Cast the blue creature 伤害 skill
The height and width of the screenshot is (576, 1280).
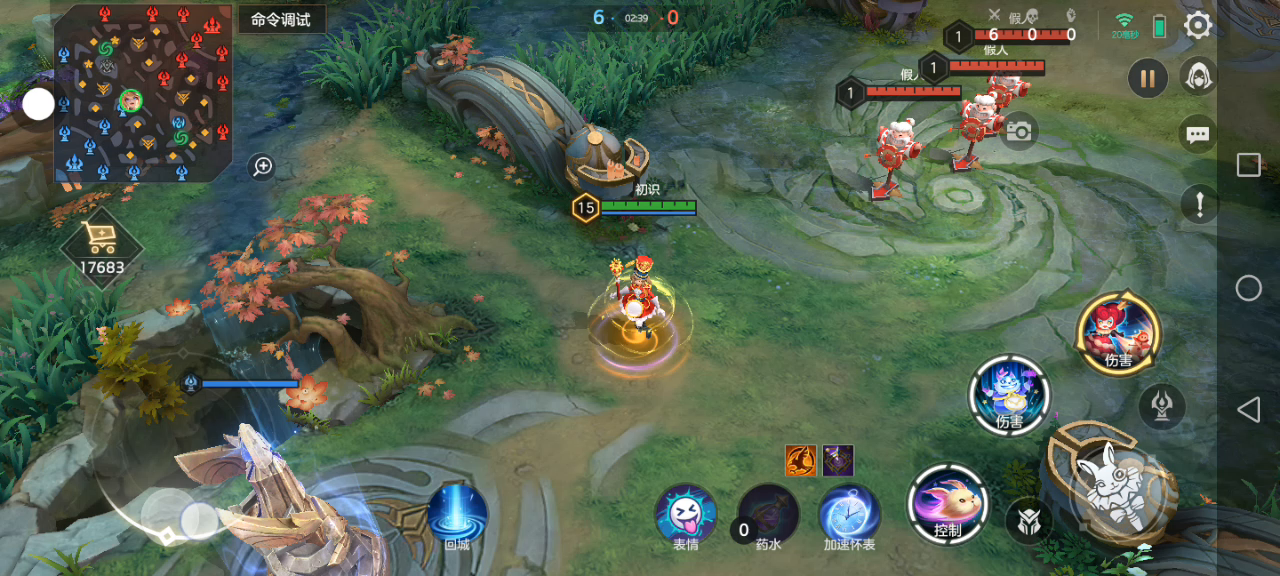click(x=1009, y=395)
